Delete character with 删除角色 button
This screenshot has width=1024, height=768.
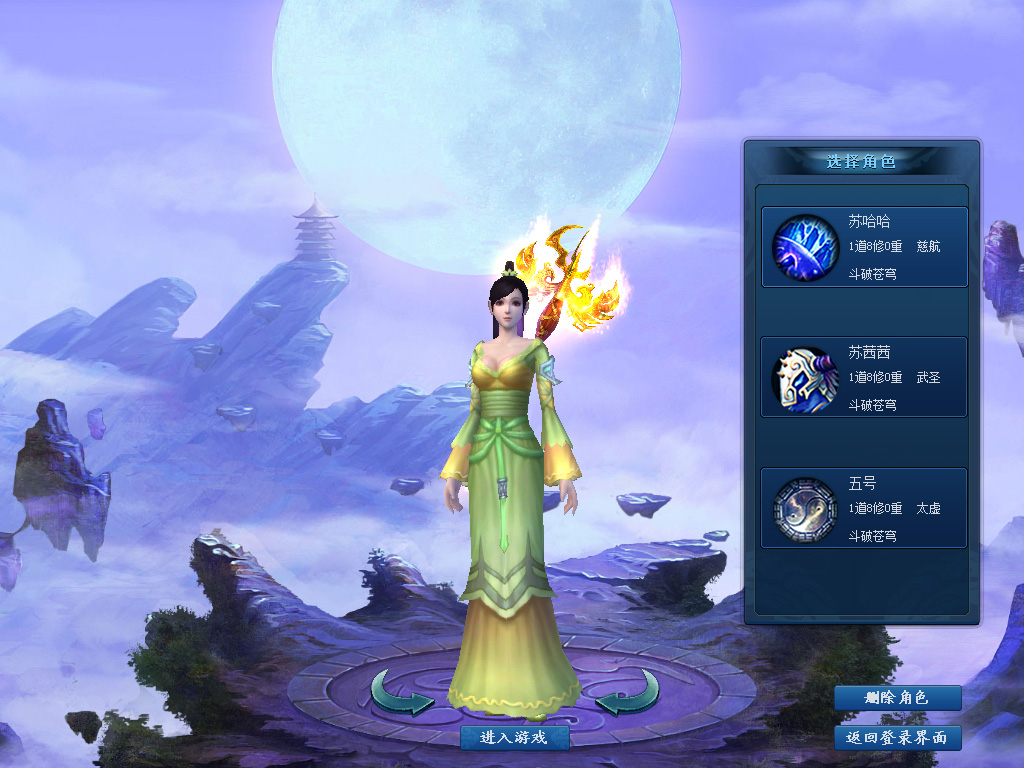tap(897, 698)
